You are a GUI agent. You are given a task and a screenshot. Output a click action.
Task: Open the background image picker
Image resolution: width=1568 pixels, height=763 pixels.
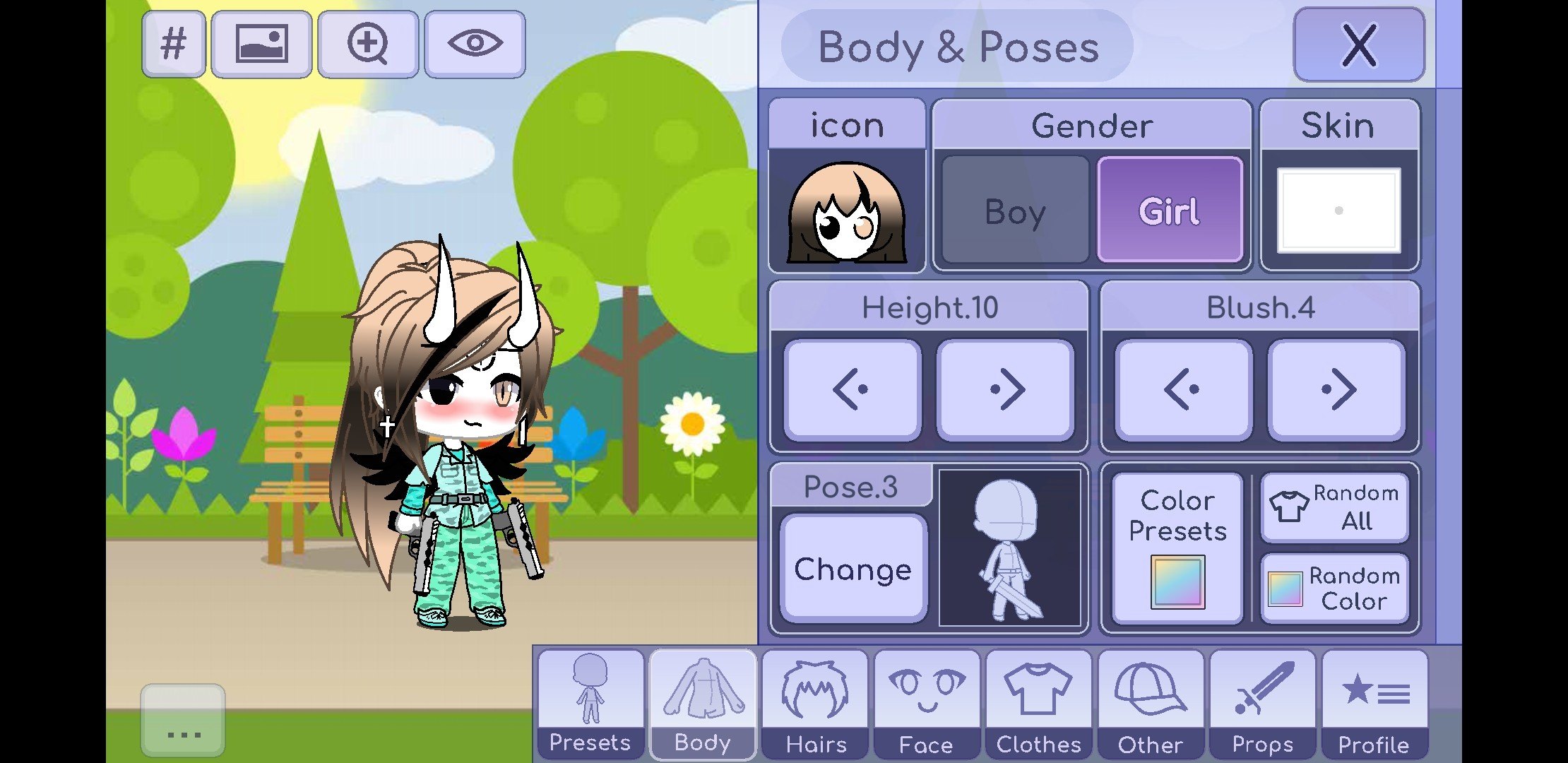tap(261, 44)
